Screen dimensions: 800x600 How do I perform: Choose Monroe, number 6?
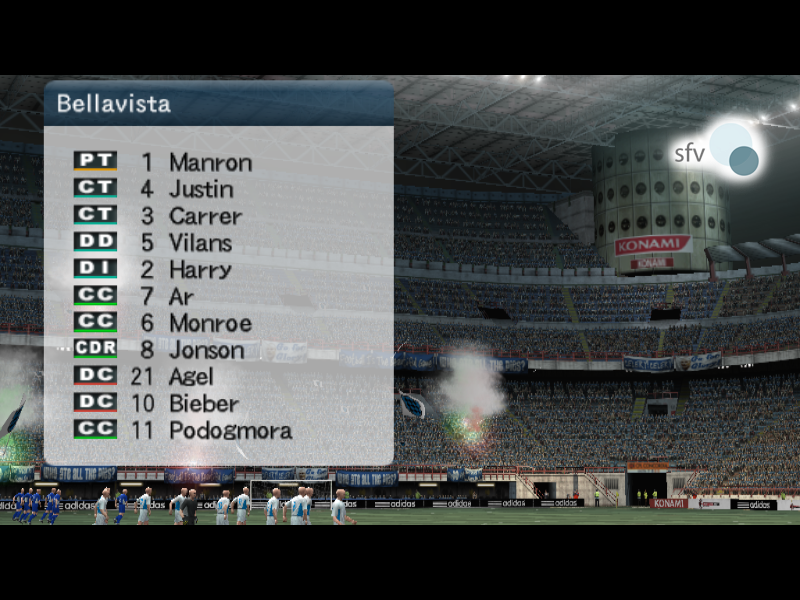coord(210,324)
